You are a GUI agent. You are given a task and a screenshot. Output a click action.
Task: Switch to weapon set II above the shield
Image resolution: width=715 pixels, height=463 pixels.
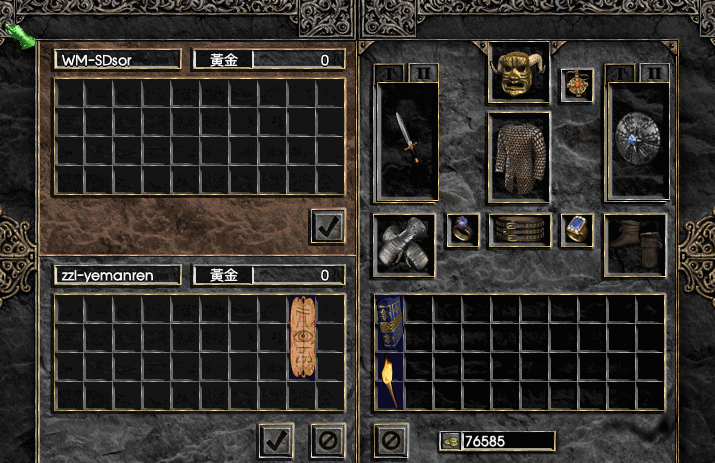pos(653,73)
